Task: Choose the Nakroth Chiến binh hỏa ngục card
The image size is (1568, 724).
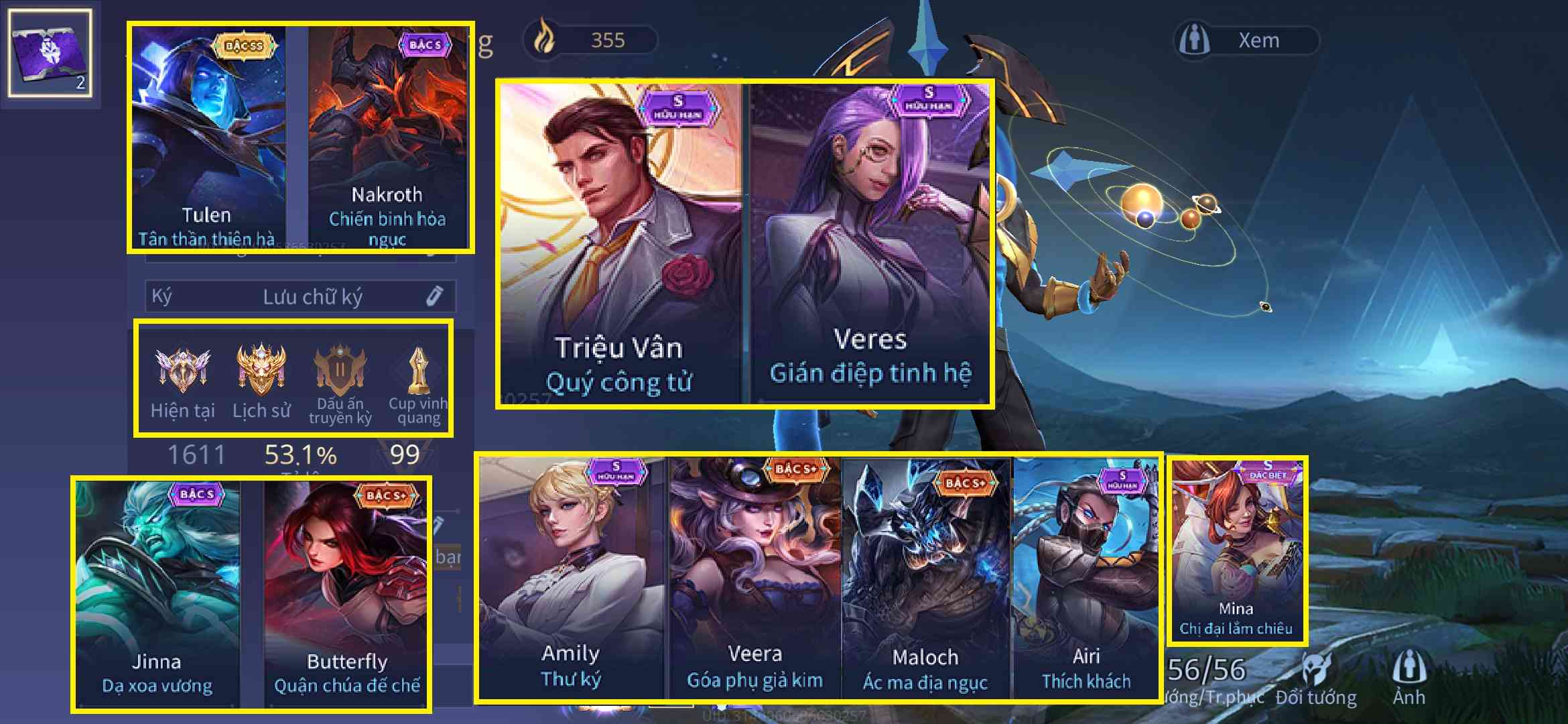Action: [x=388, y=137]
